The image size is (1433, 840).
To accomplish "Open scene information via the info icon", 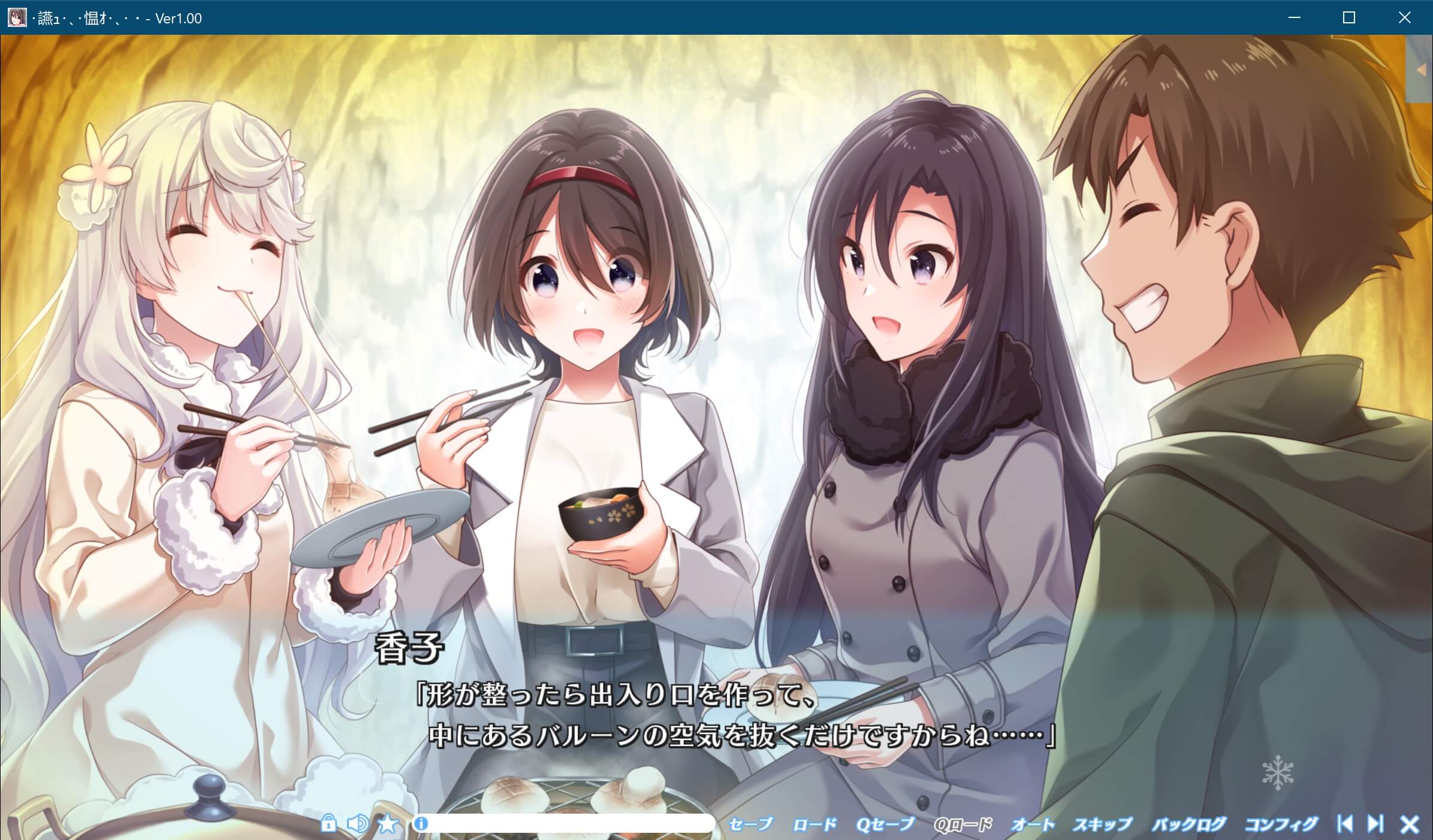I will click(422, 824).
